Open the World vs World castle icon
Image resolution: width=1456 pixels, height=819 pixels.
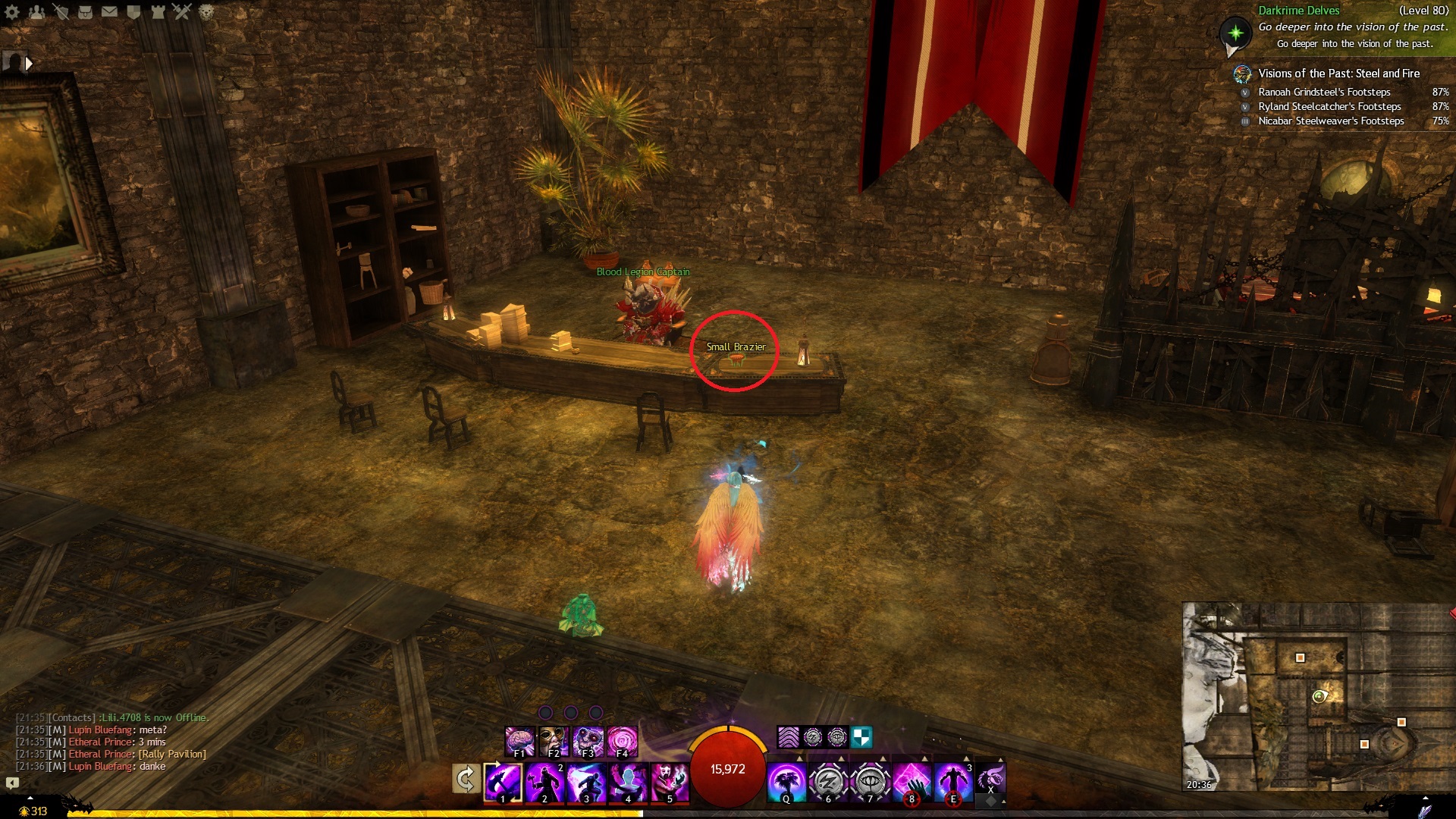point(158,12)
